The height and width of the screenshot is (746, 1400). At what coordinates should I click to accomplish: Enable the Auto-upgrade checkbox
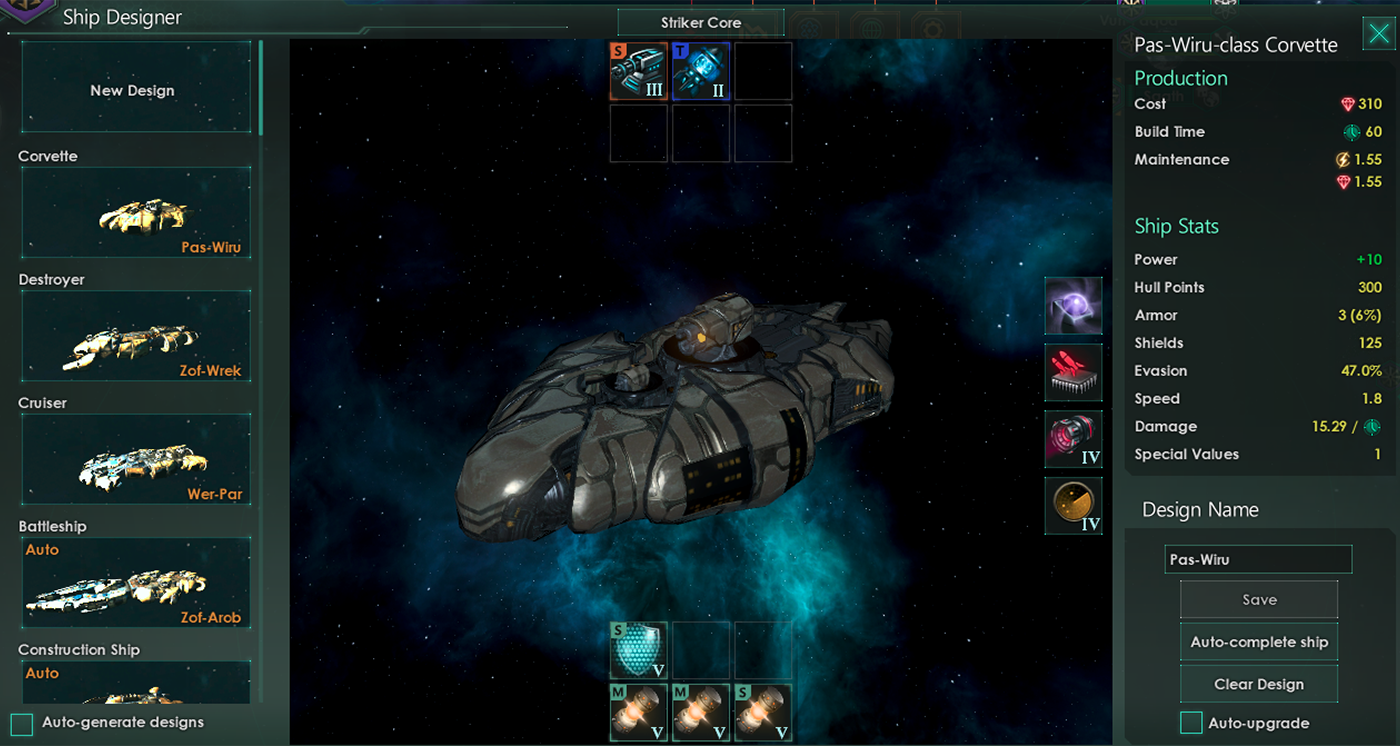1191,723
